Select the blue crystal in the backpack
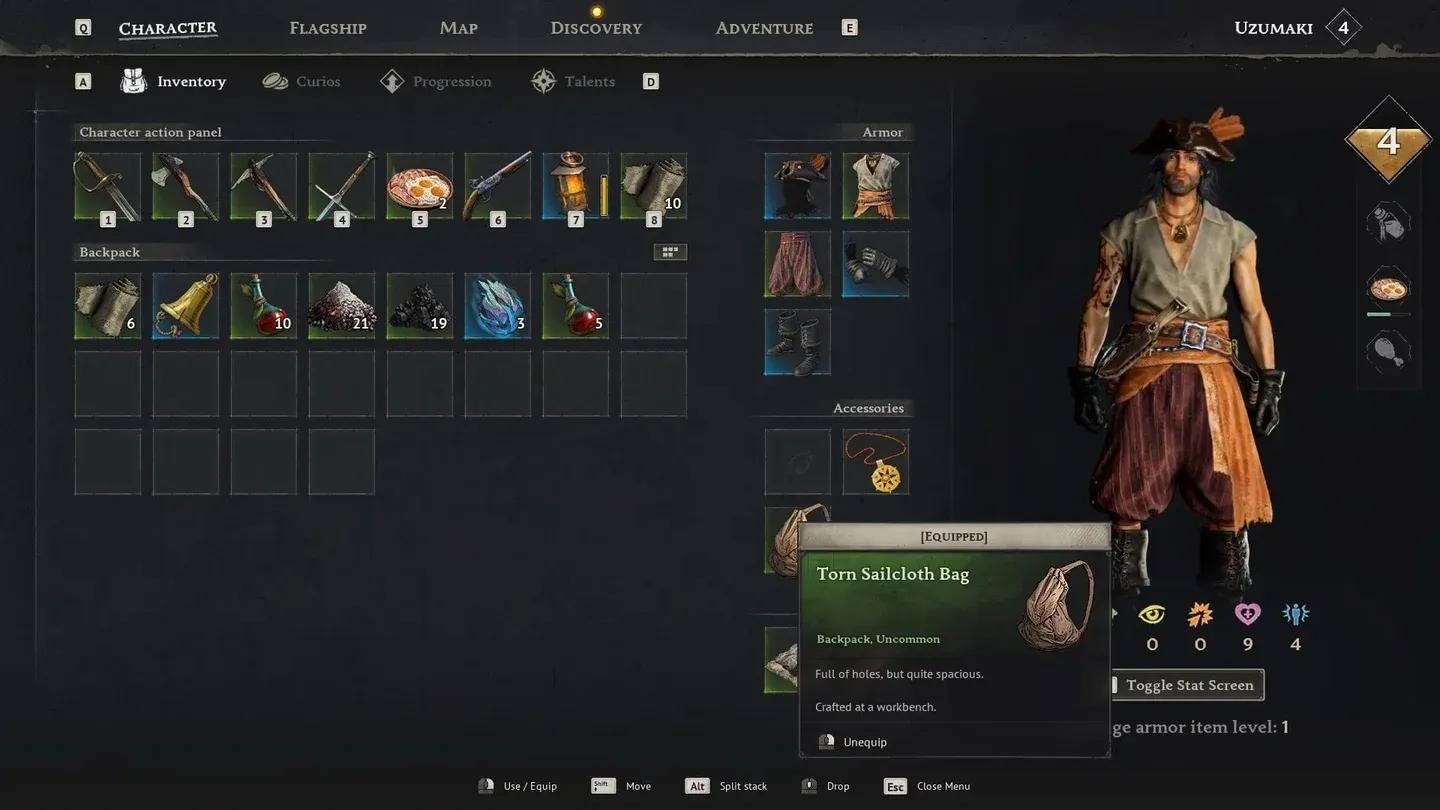Screen dimensions: 1440x810 (x=497, y=304)
